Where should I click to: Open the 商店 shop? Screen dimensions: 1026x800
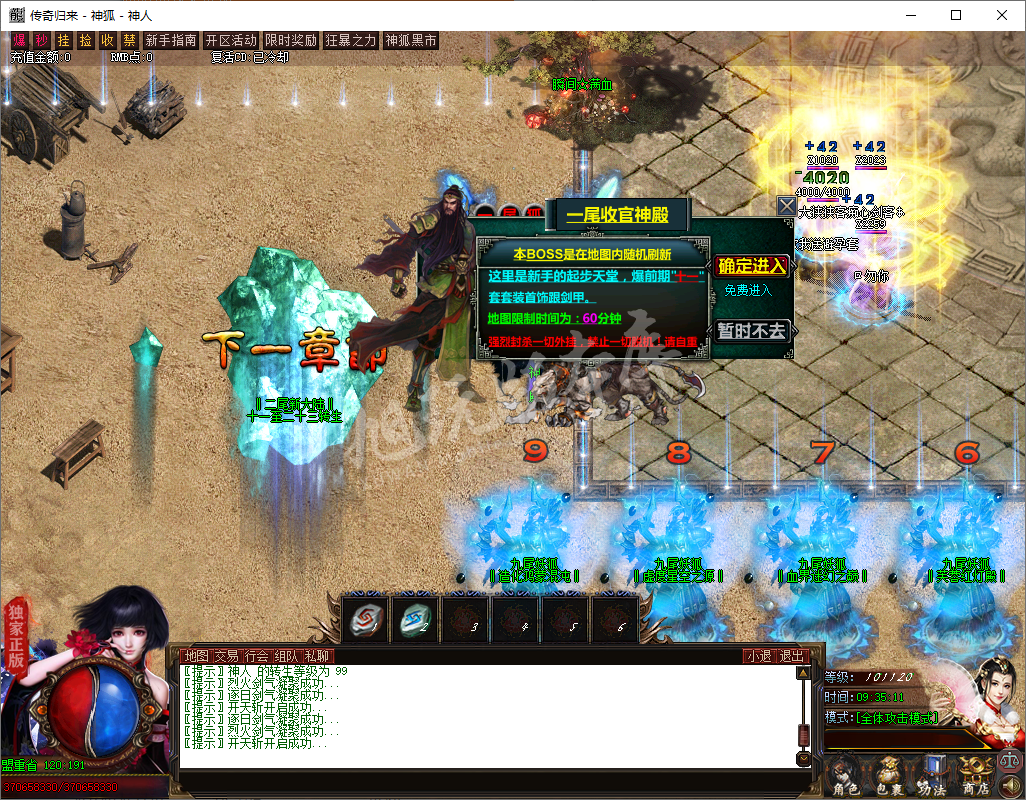point(975,776)
